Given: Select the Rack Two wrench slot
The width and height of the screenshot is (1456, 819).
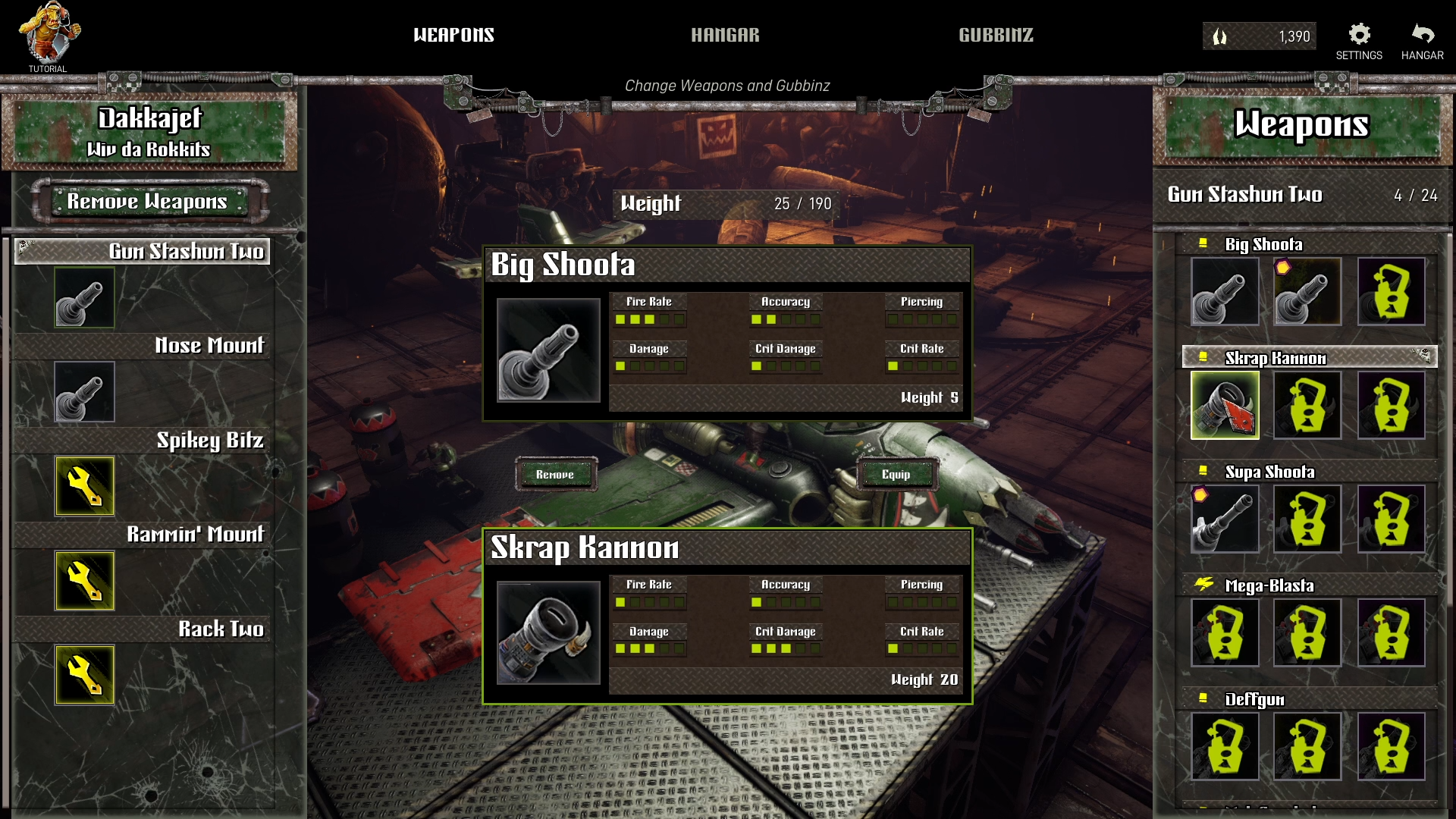Looking at the screenshot, I should tap(84, 675).
